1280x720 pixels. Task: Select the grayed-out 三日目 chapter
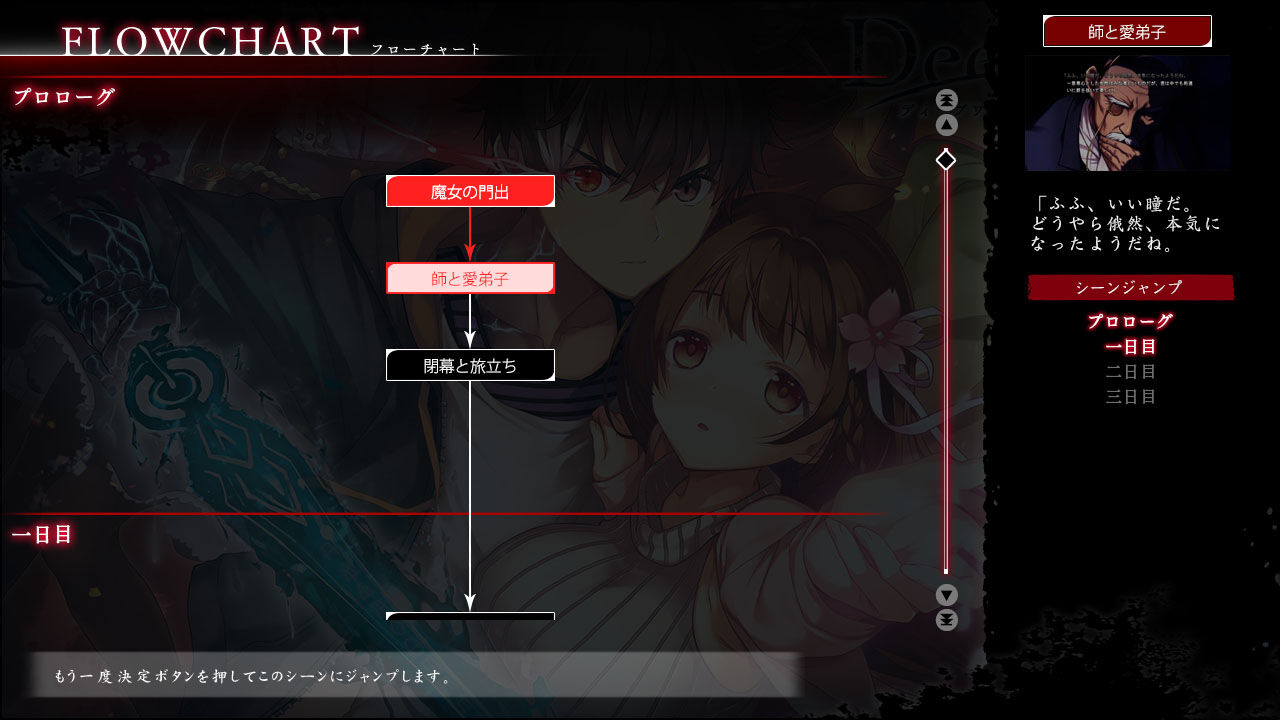pos(1131,396)
